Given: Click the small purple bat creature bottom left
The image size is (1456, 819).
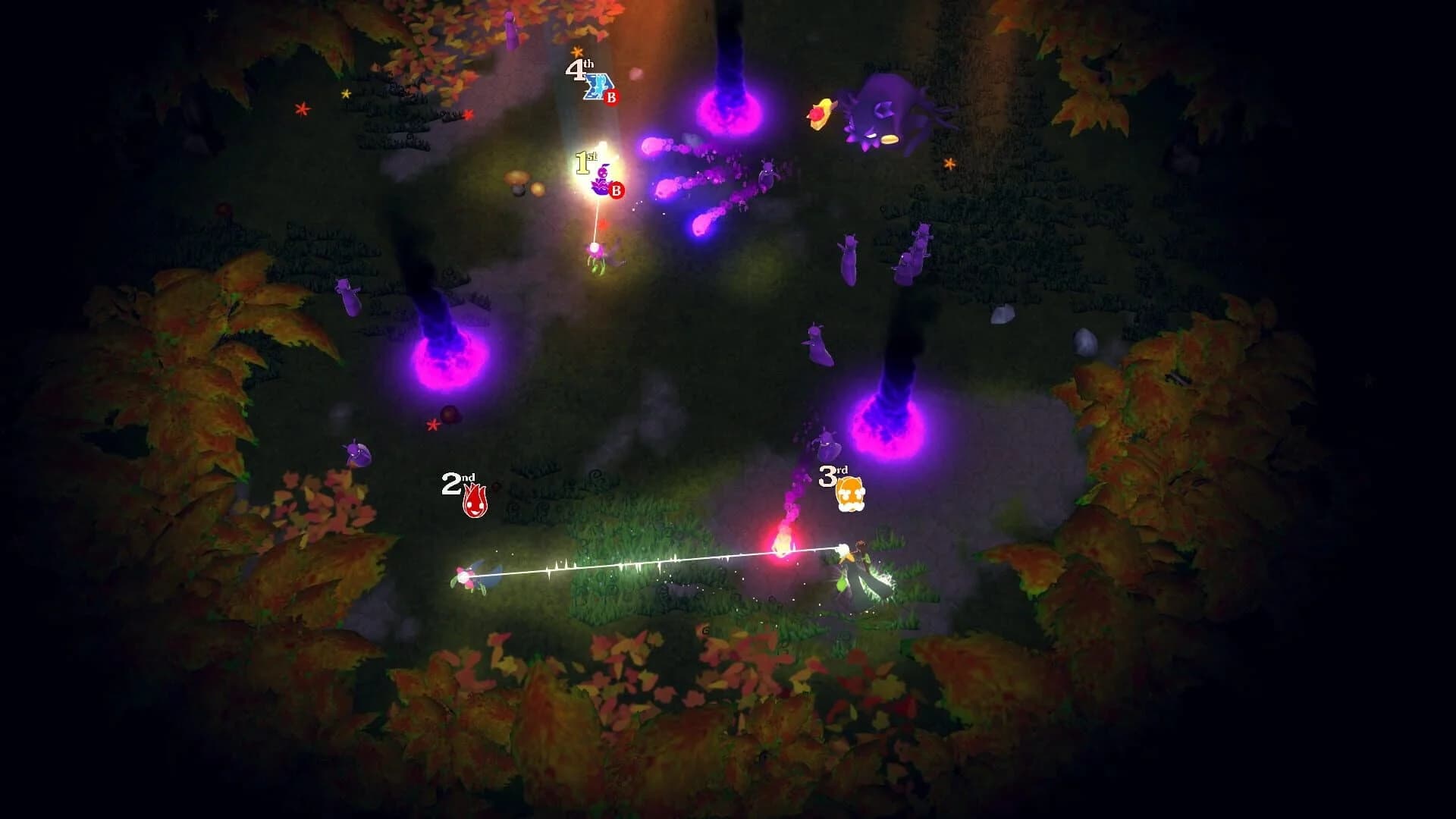Looking at the screenshot, I should coord(355,454).
